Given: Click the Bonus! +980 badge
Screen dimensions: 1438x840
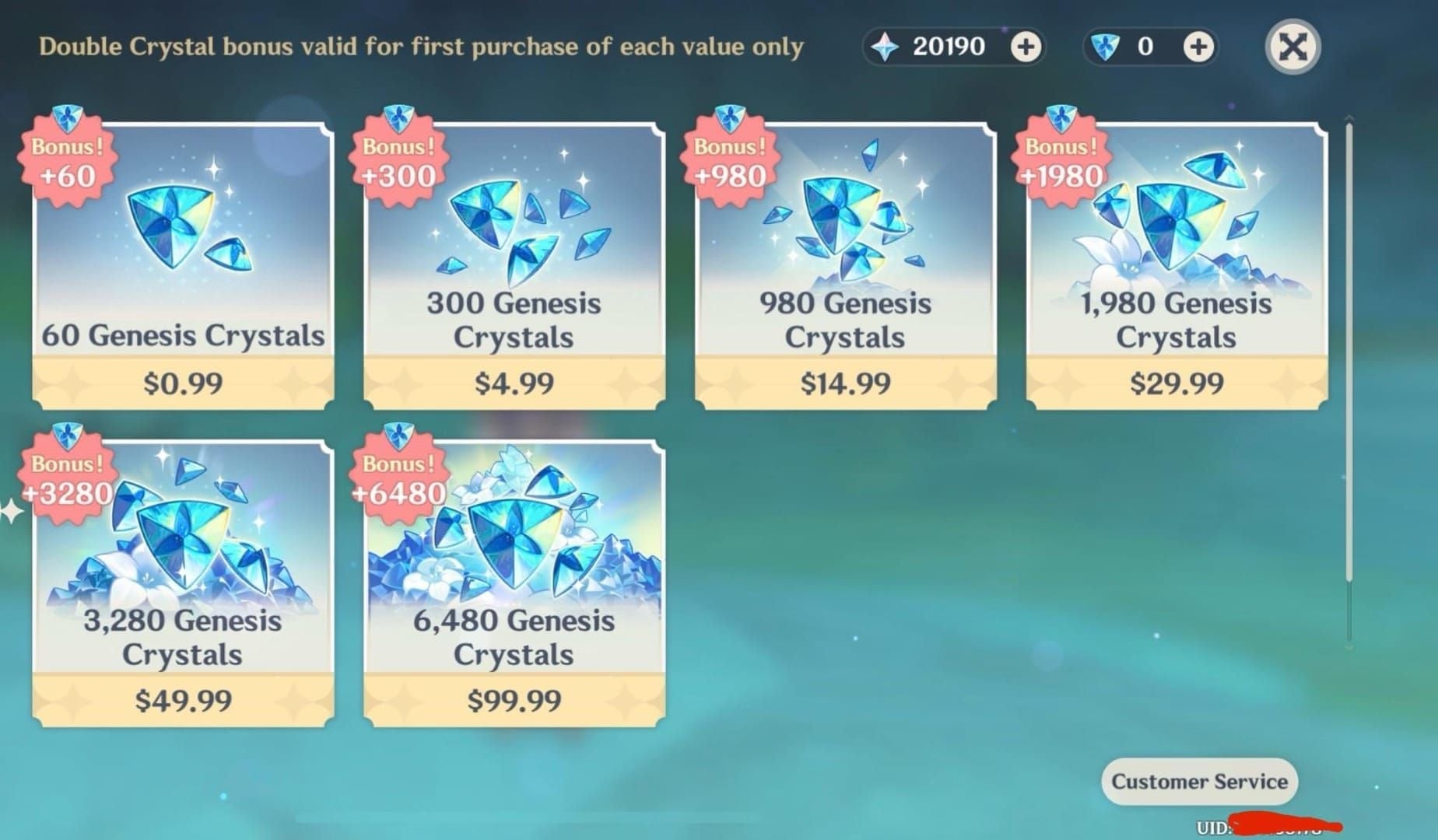Looking at the screenshot, I should click(729, 159).
